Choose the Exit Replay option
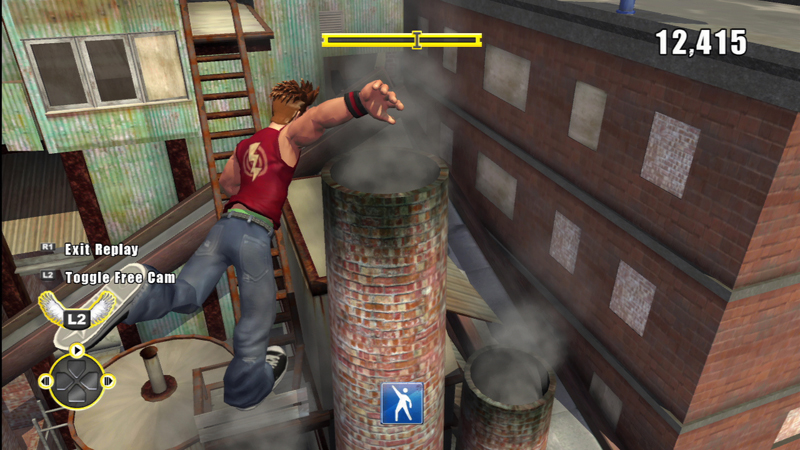The image size is (800, 450). pyautogui.click(x=100, y=249)
